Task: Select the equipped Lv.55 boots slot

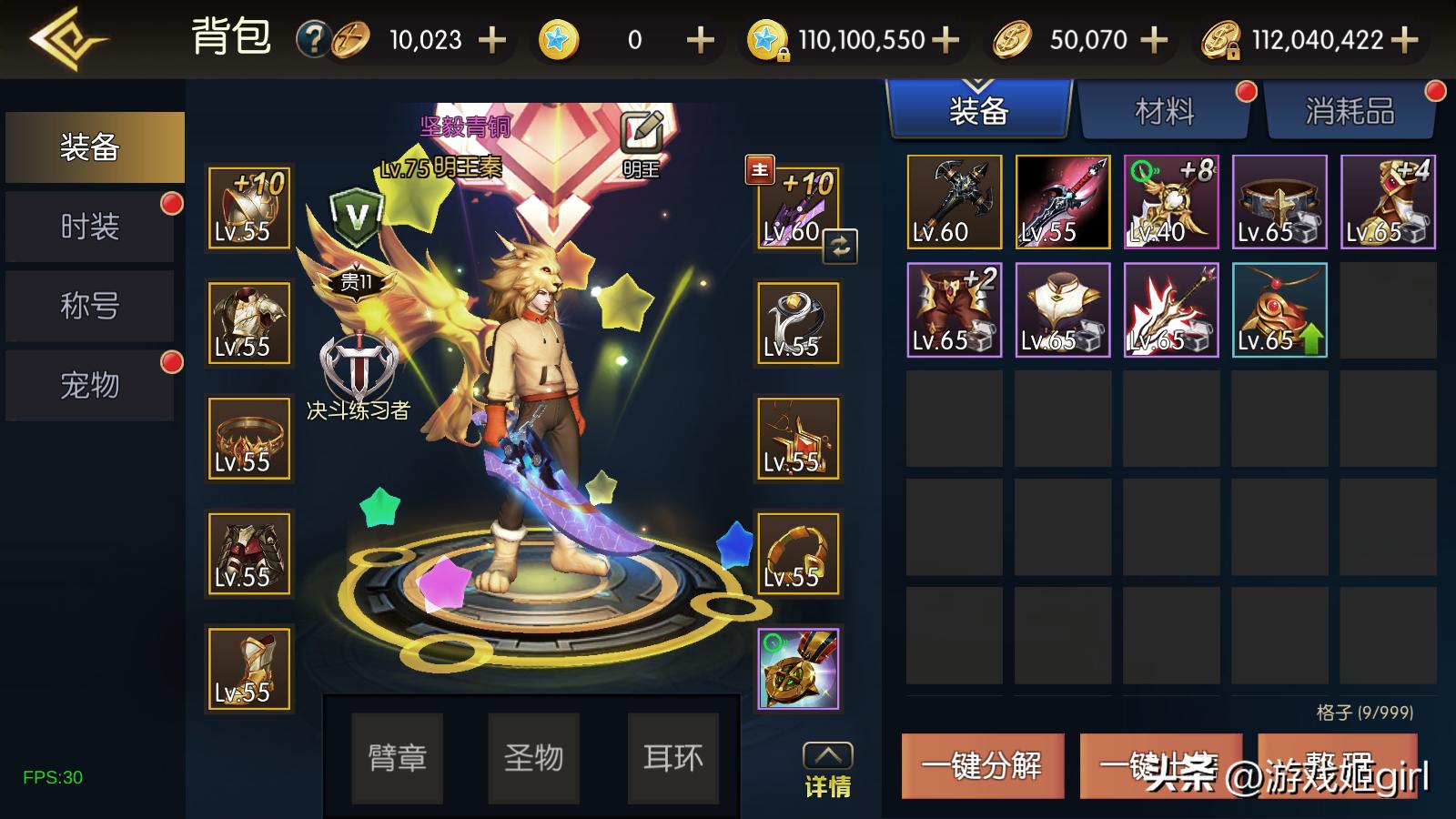Action: (x=248, y=669)
